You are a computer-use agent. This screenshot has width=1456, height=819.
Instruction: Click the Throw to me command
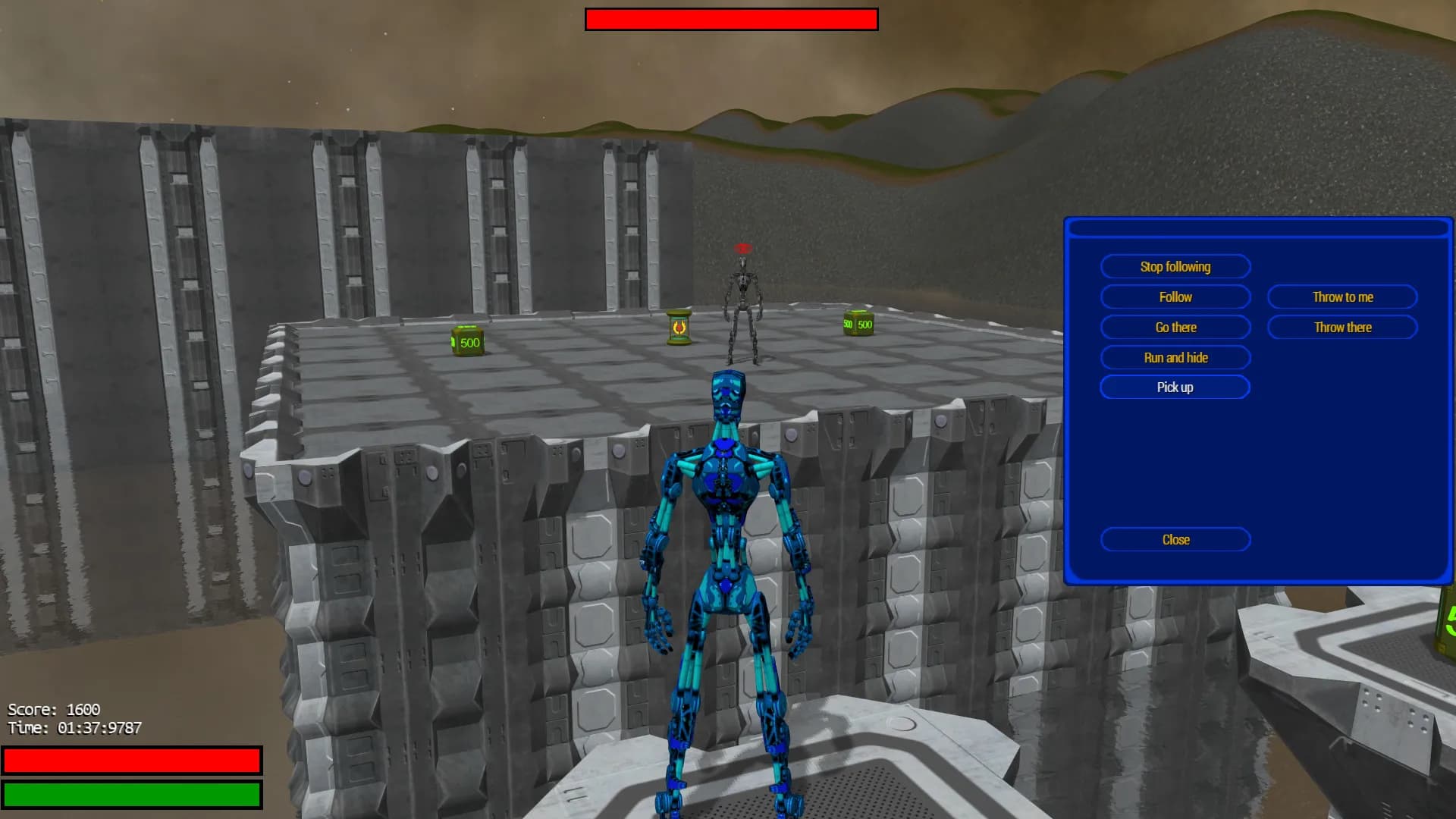tap(1341, 297)
